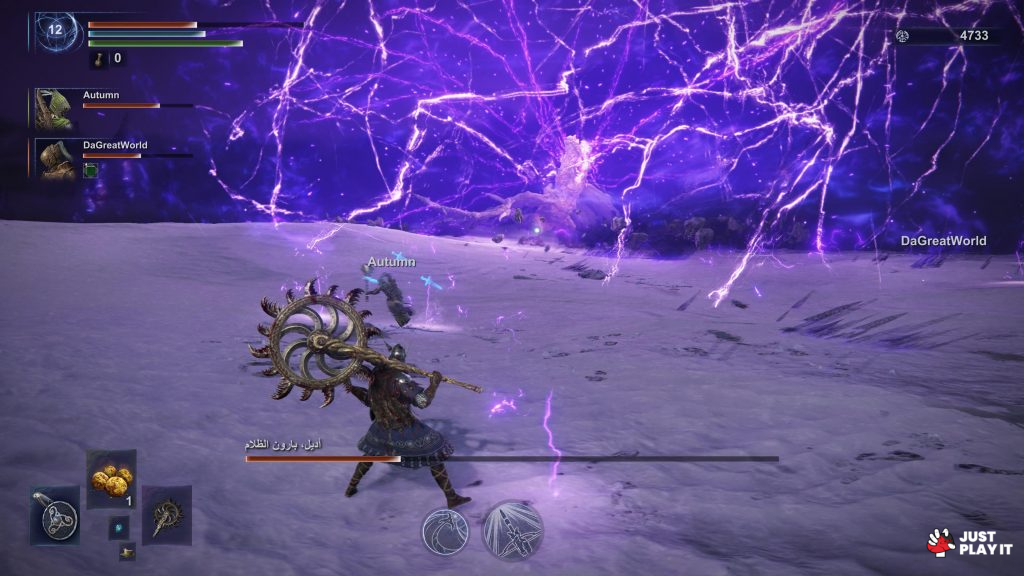Click the level 12 orb icon
This screenshot has width=1024, height=576.
click(55, 31)
